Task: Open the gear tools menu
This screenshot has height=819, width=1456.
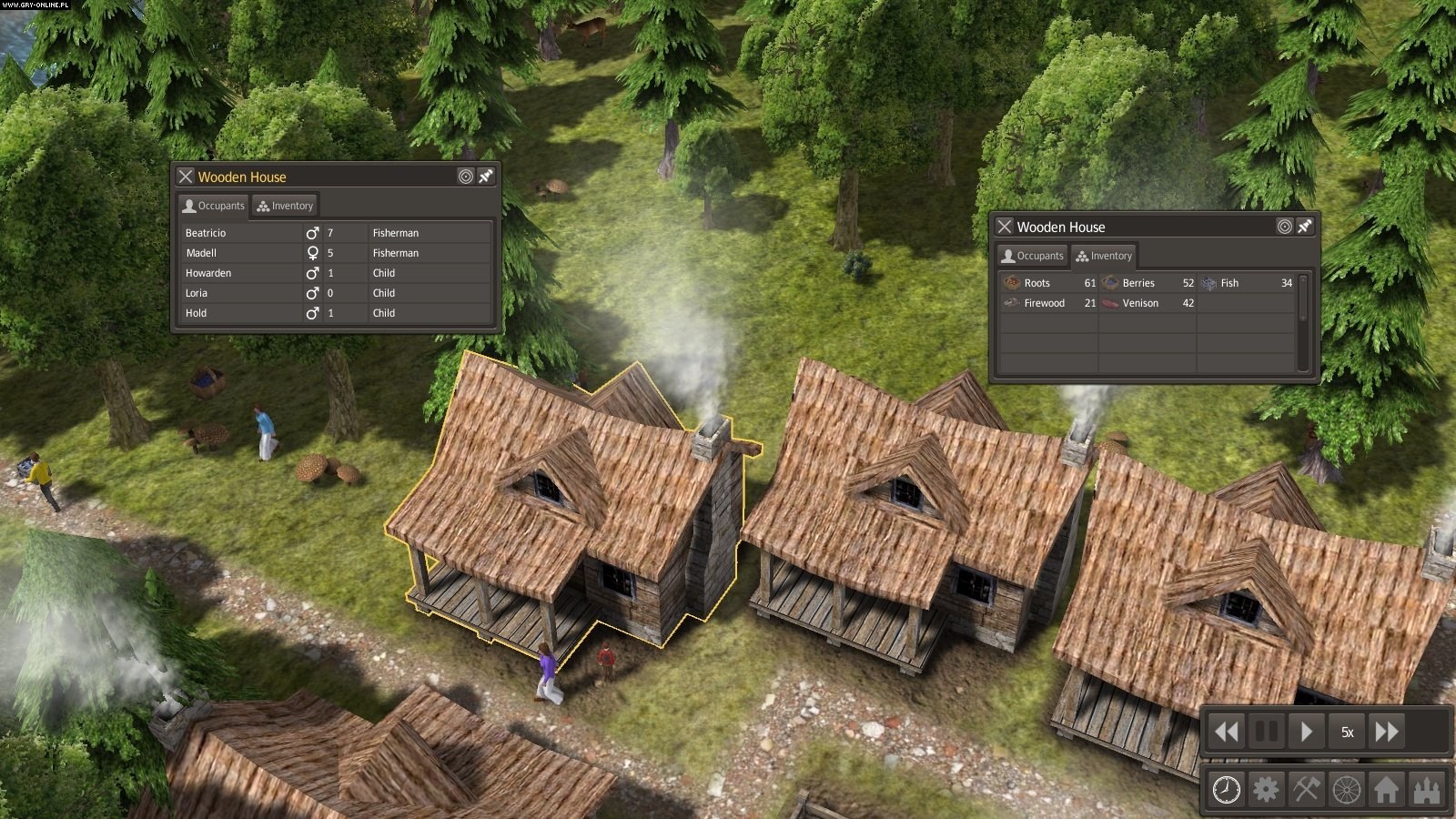Action: point(1266,789)
